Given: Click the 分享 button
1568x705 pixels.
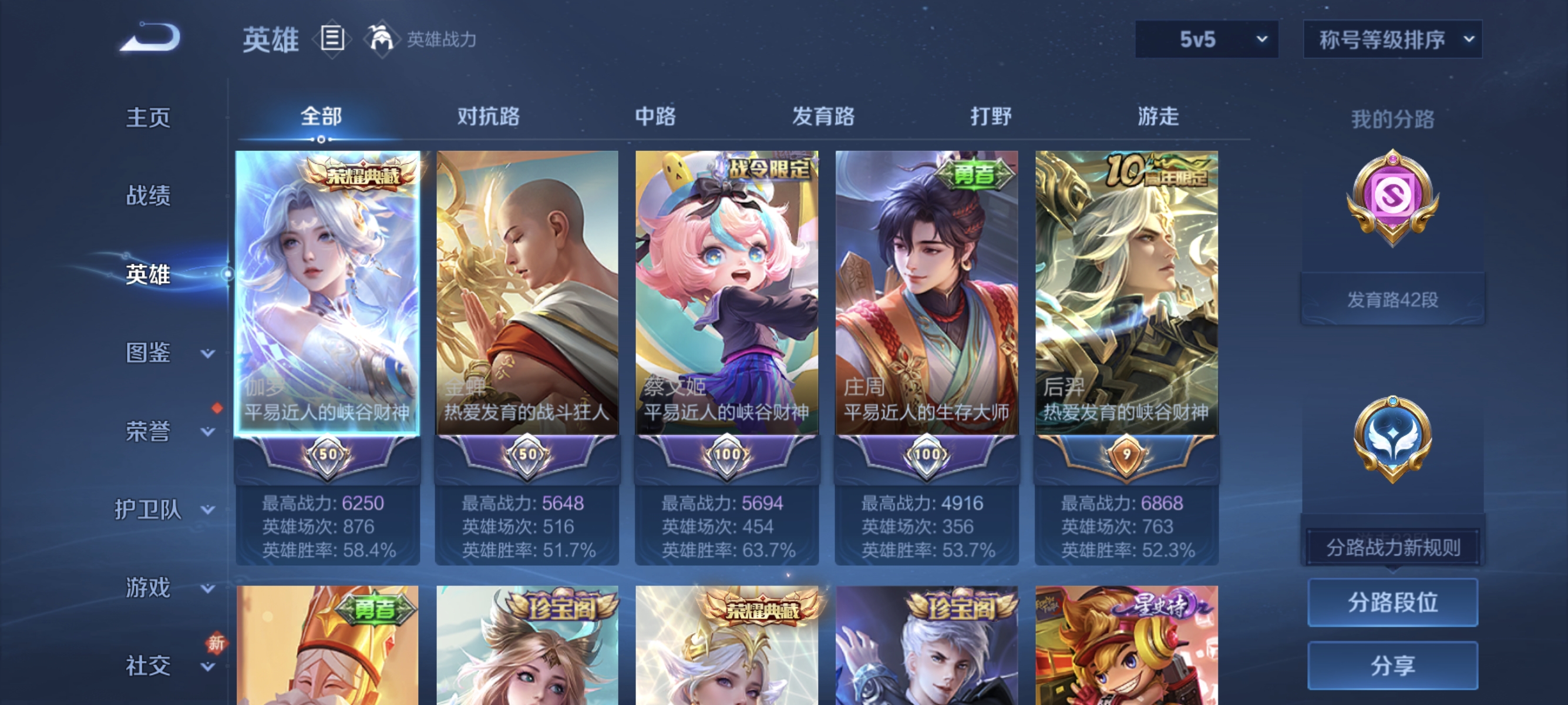Looking at the screenshot, I should pyautogui.click(x=1394, y=665).
